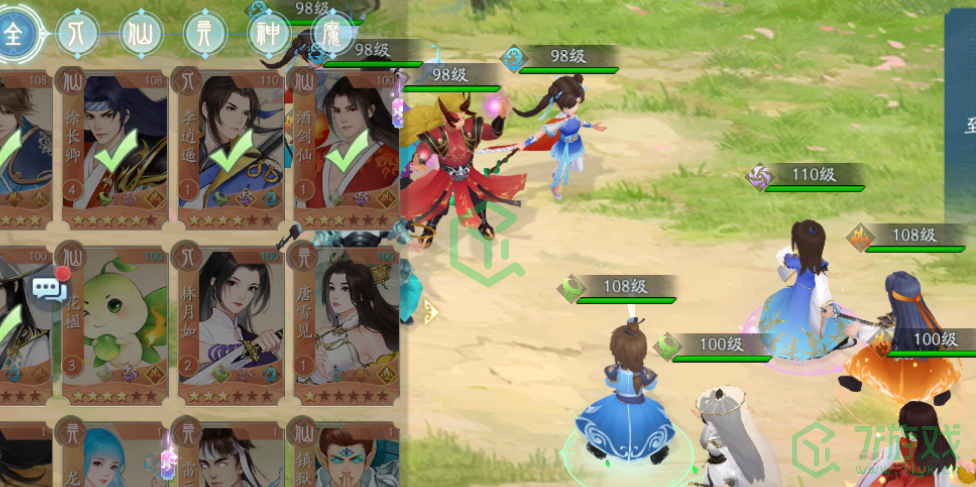The image size is (976, 487).
Task: Pick the 雷 hero card with headband
Action: (227, 455)
